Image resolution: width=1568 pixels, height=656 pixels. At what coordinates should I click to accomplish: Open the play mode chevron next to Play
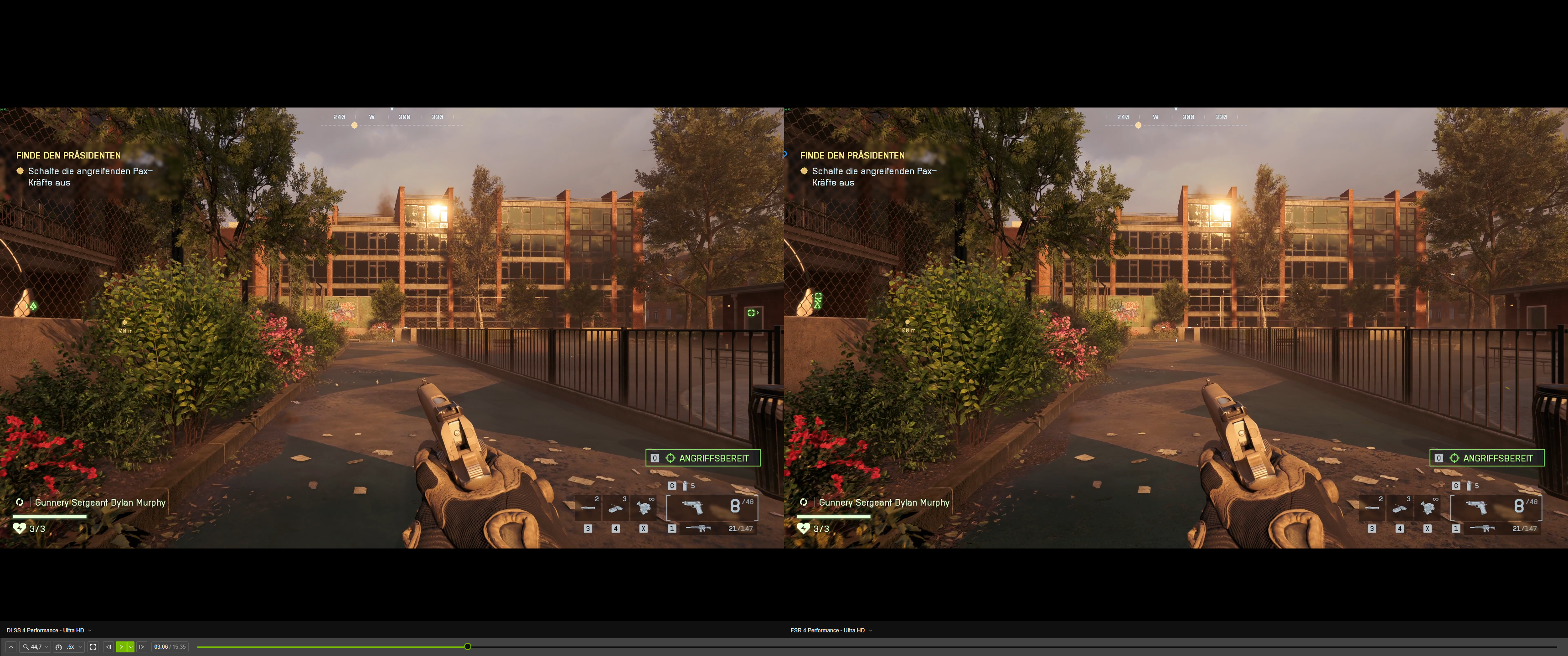(130, 647)
